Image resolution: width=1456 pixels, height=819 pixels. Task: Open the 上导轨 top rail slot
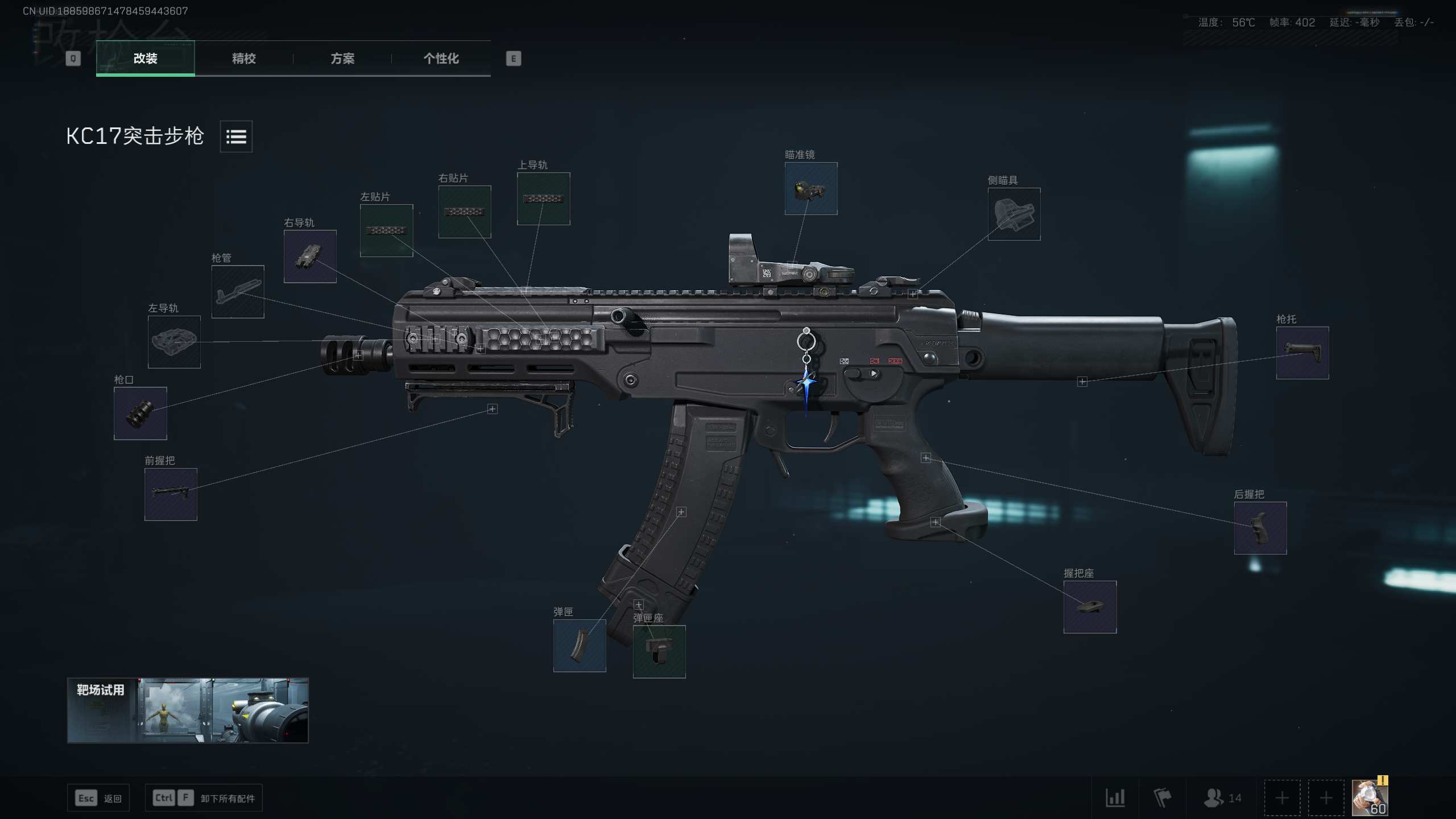click(543, 199)
